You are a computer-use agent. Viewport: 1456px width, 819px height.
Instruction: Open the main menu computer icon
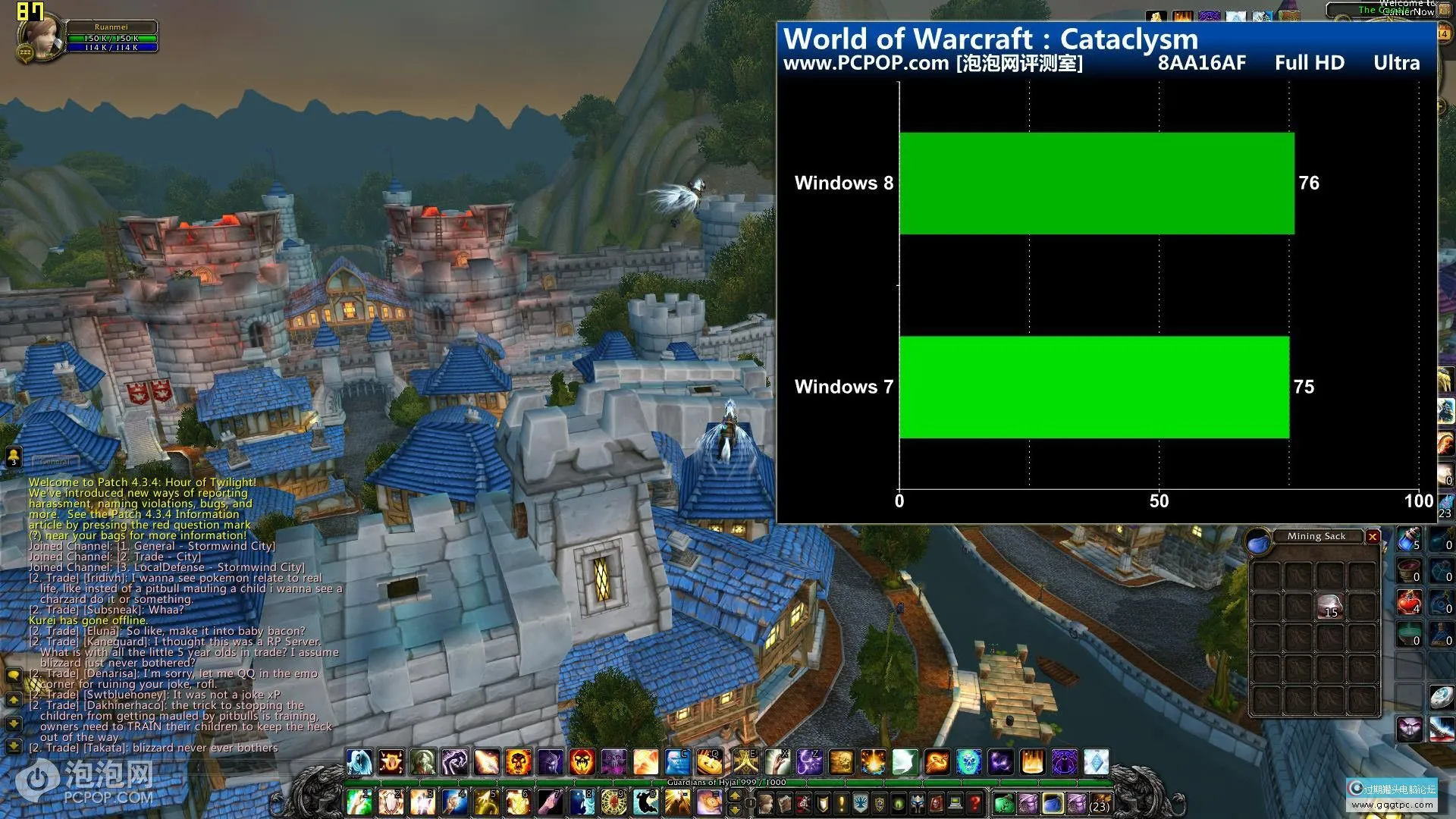click(955, 802)
